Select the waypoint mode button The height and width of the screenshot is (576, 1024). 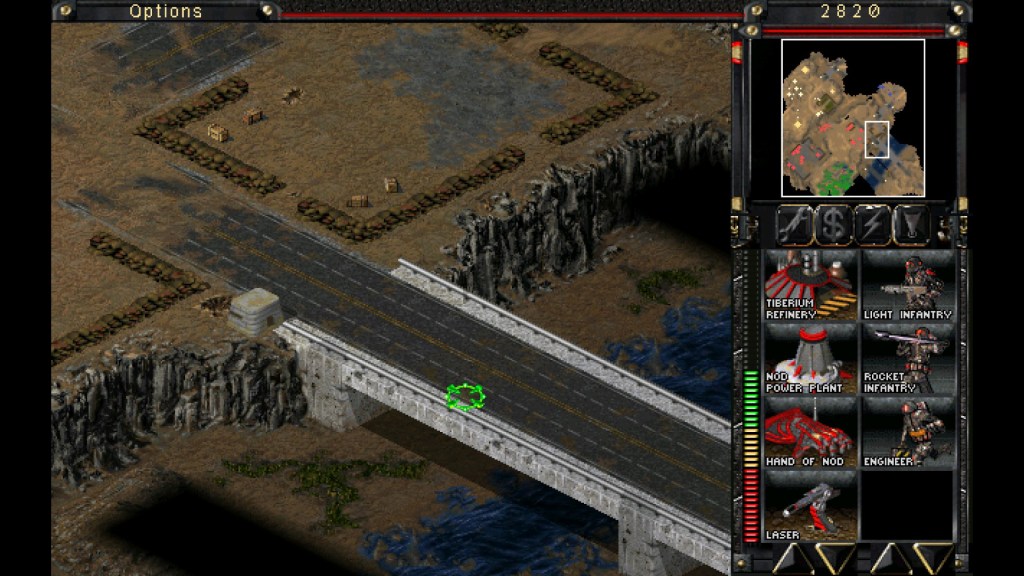click(x=913, y=224)
